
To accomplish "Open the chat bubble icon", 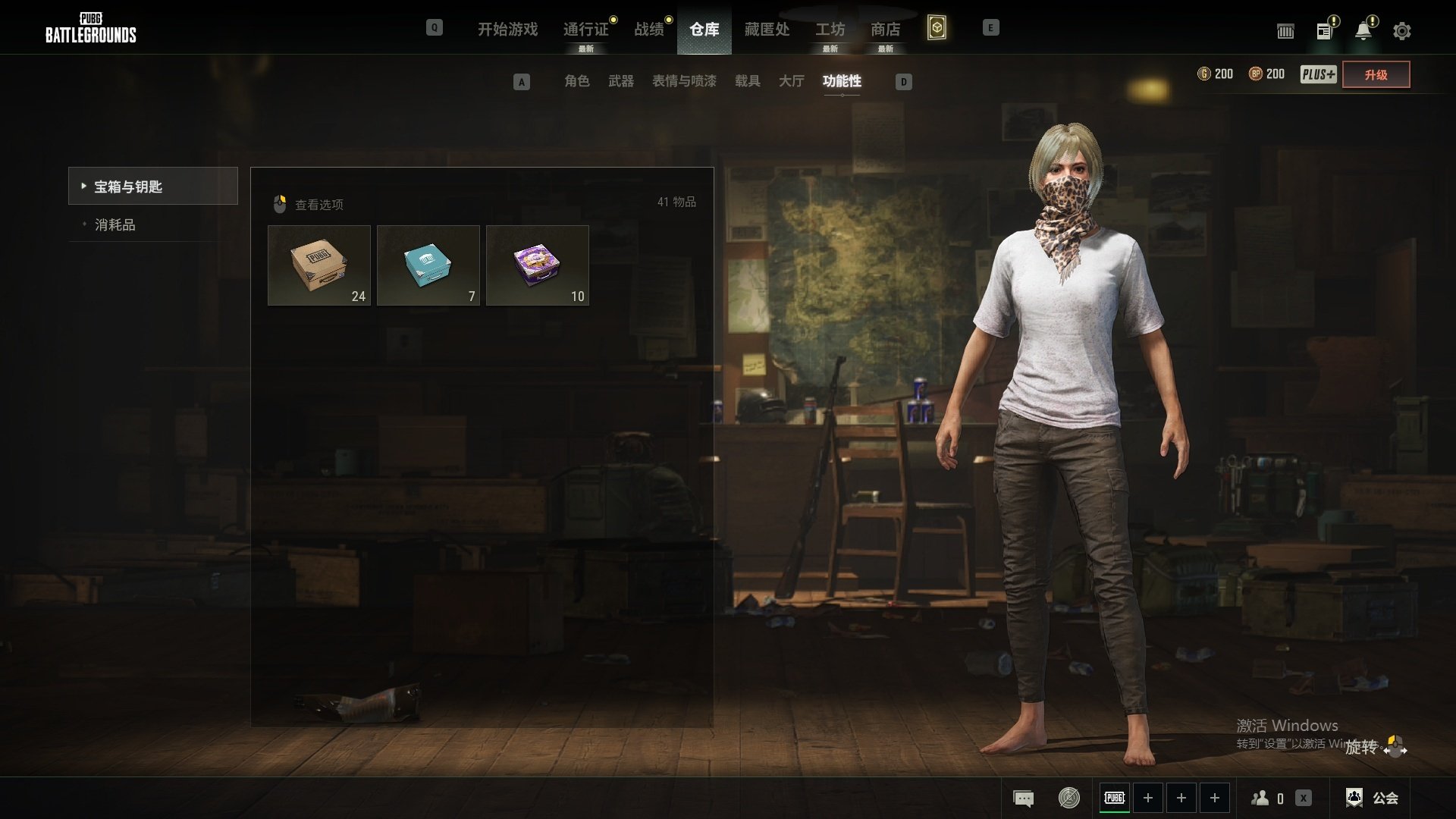I will pyautogui.click(x=1023, y=798).
